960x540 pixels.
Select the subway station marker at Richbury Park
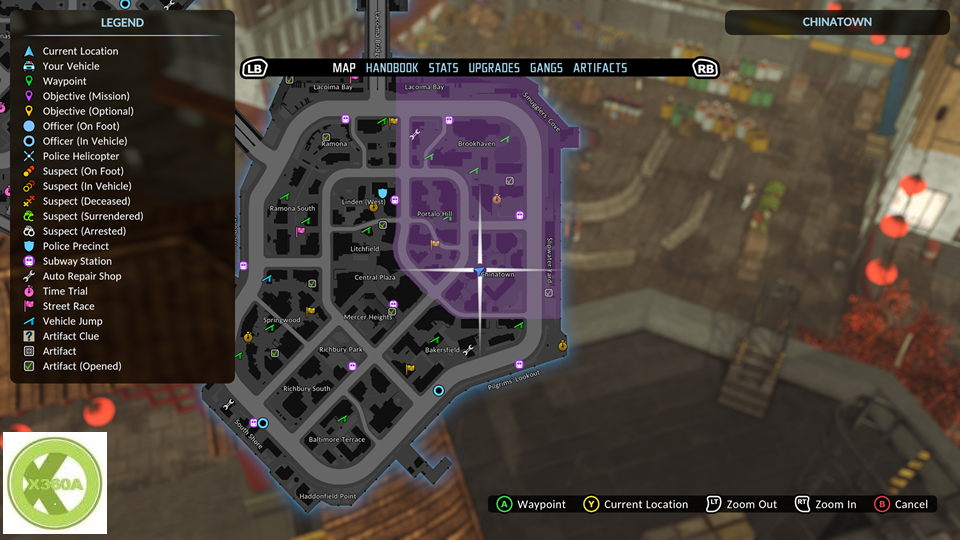pyautogui.click(x=351, y=367)
